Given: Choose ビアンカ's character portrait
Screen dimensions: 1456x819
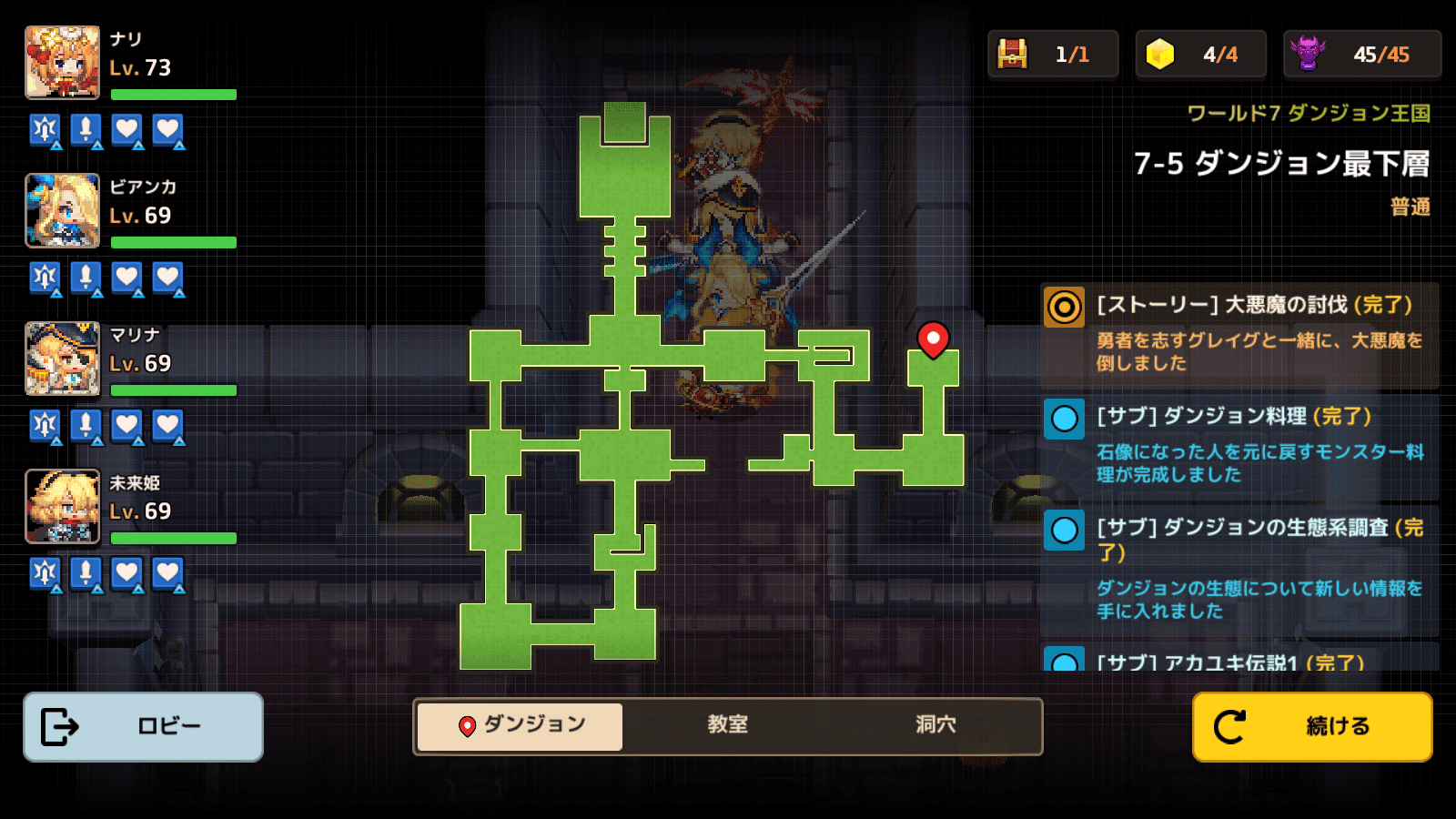Looking at the screenshot, I should pyautogui.click(x=63, y=210).
